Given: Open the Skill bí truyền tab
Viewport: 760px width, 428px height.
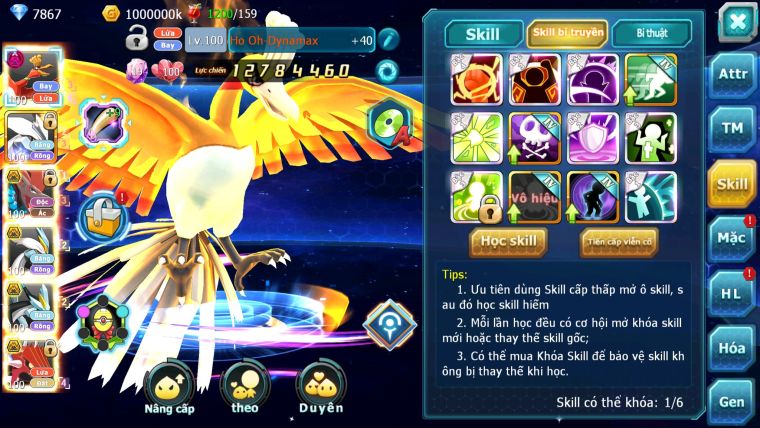Looking at the screenshot, I should [x=567, y=33].
